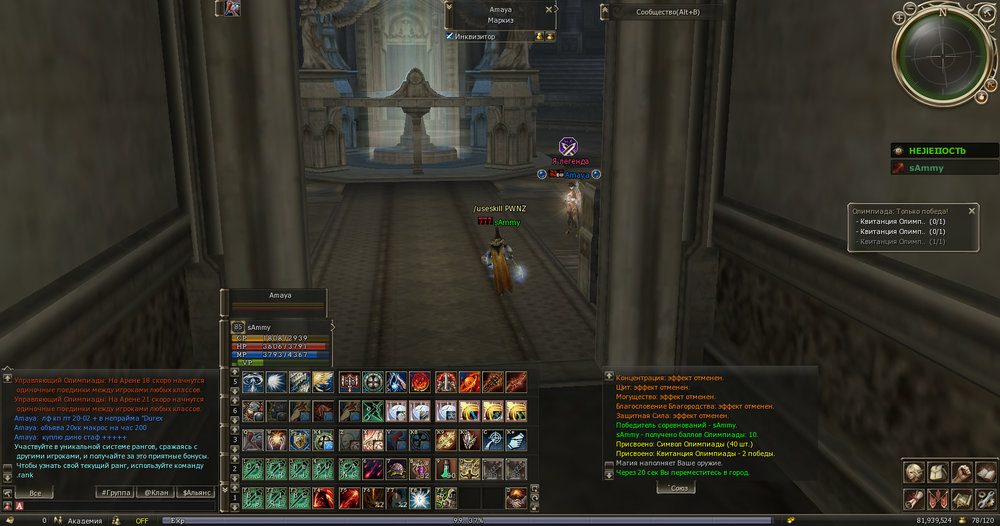Open the character status elf face icon
This screenshot has height=526, width=1000.
[914, 473]
